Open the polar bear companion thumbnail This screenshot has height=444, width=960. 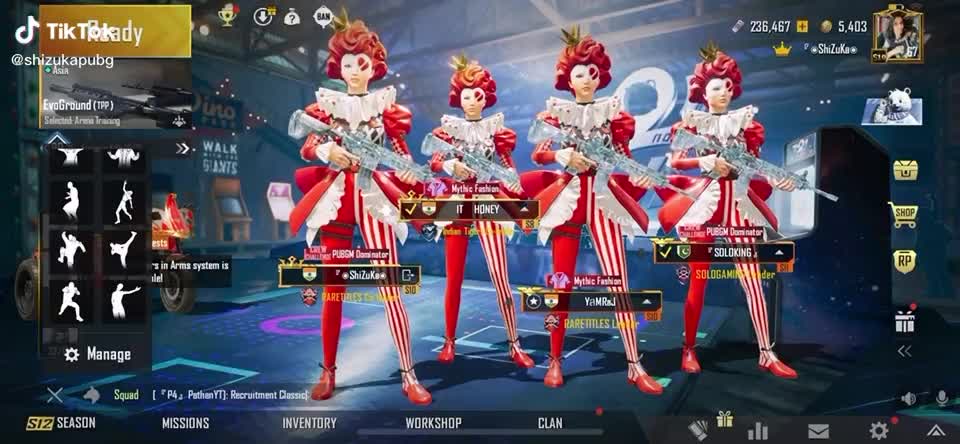891,108
